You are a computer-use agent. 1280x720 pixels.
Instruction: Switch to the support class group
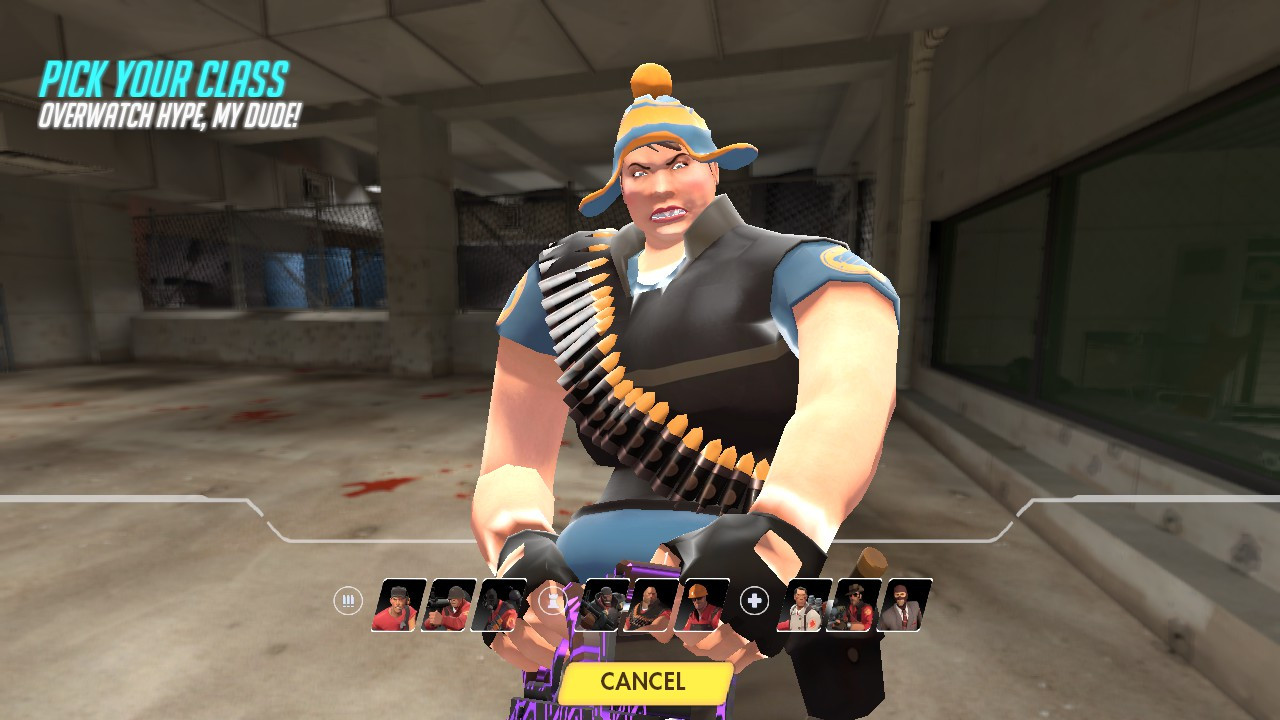[752, 600]
